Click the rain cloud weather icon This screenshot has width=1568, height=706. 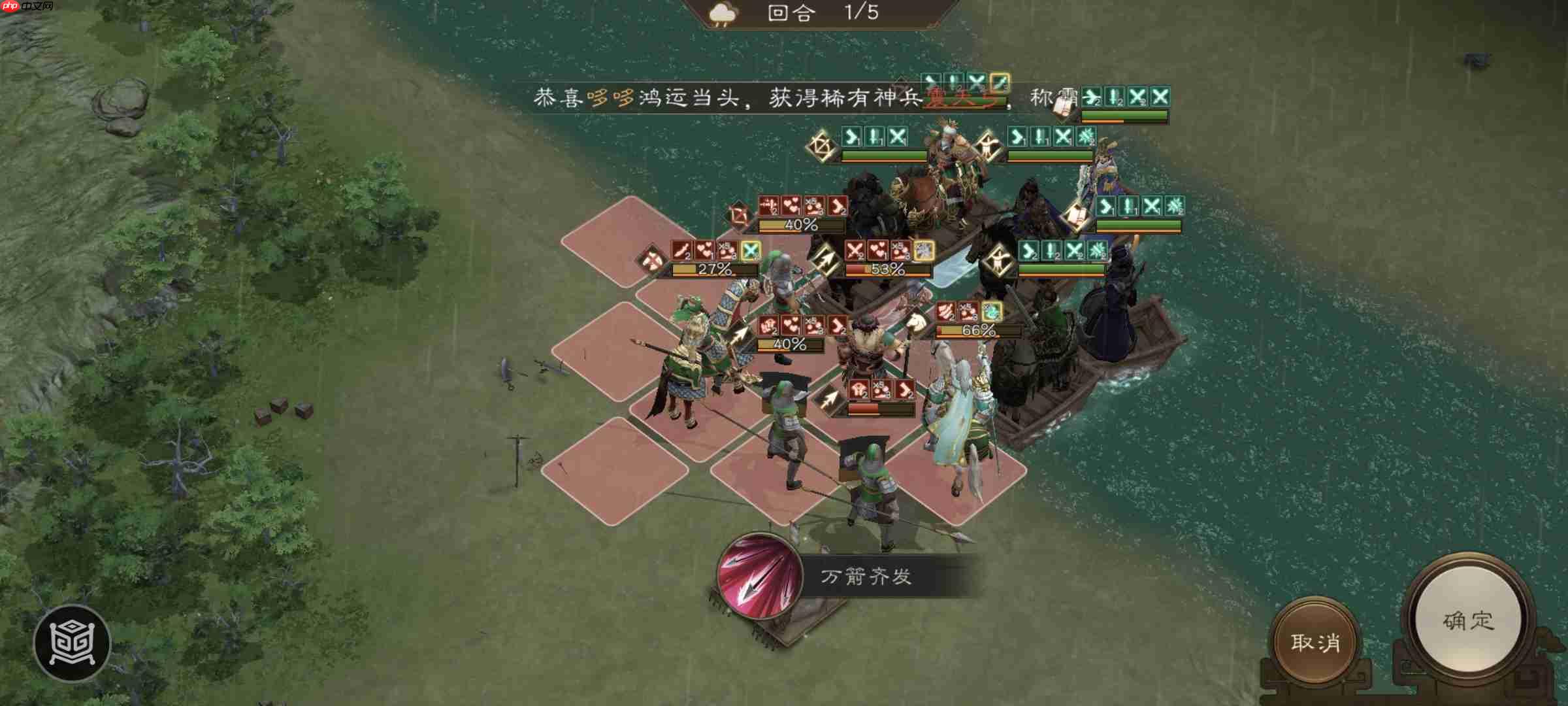(721, 13)
